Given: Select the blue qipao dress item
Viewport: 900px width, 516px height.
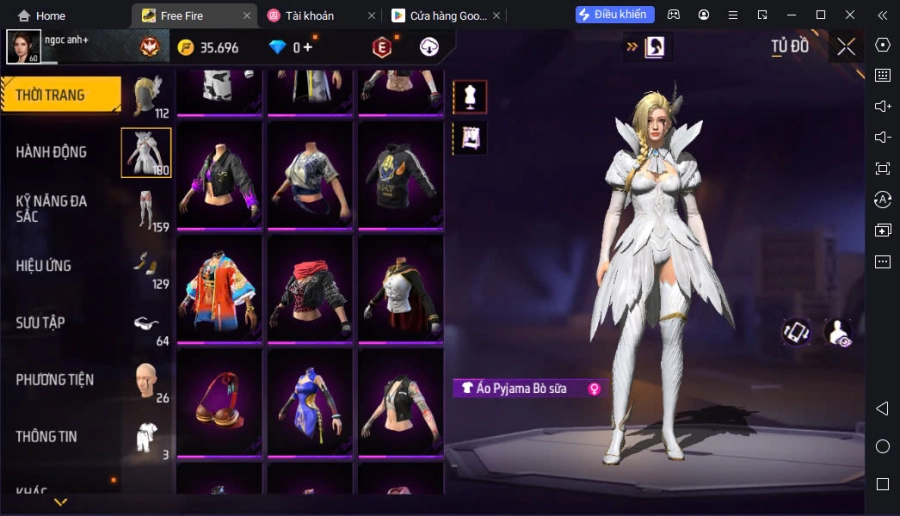Looking at the screenshot, I should 309,403.
